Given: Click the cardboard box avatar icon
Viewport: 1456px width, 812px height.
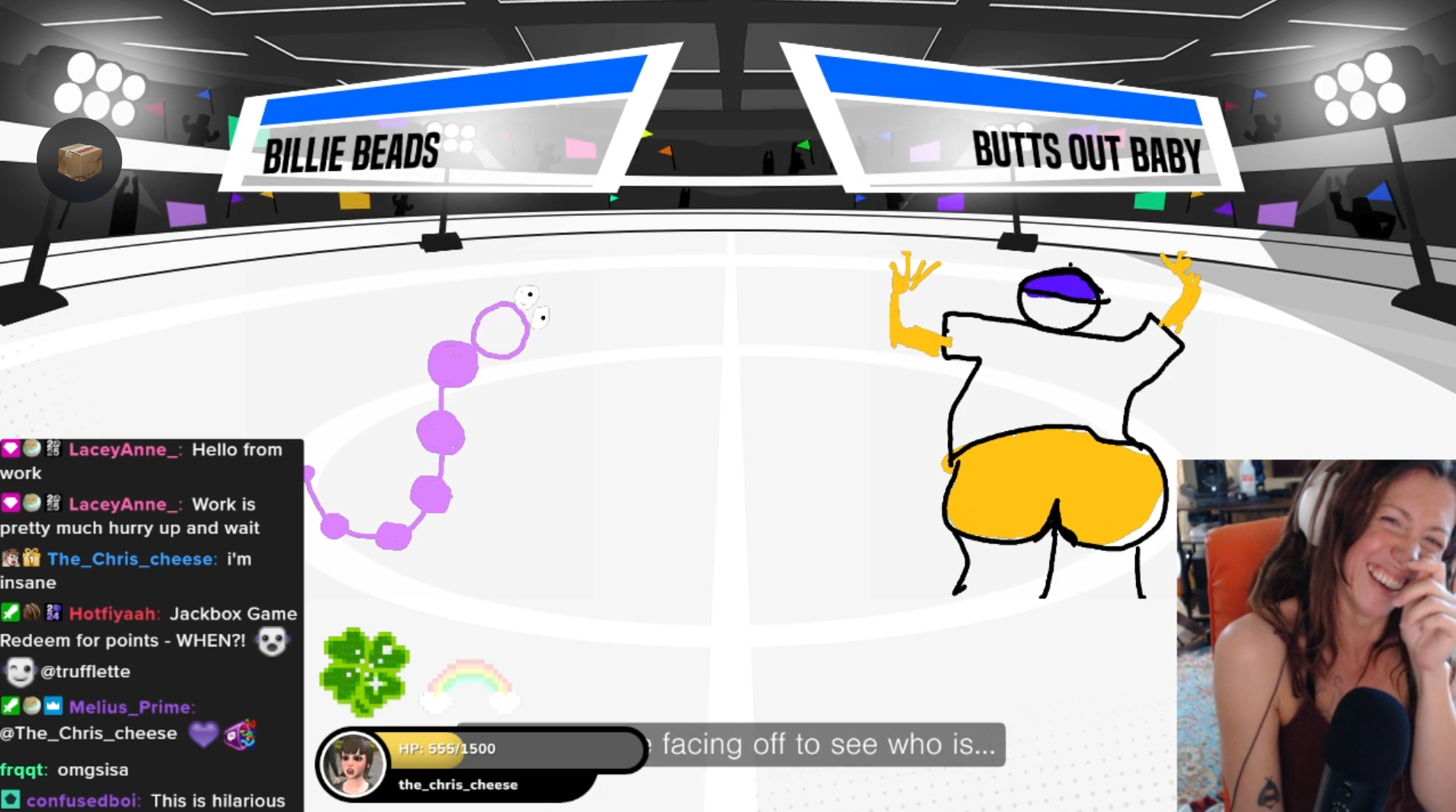Looking at the screenshot, I should pos(79,160).
